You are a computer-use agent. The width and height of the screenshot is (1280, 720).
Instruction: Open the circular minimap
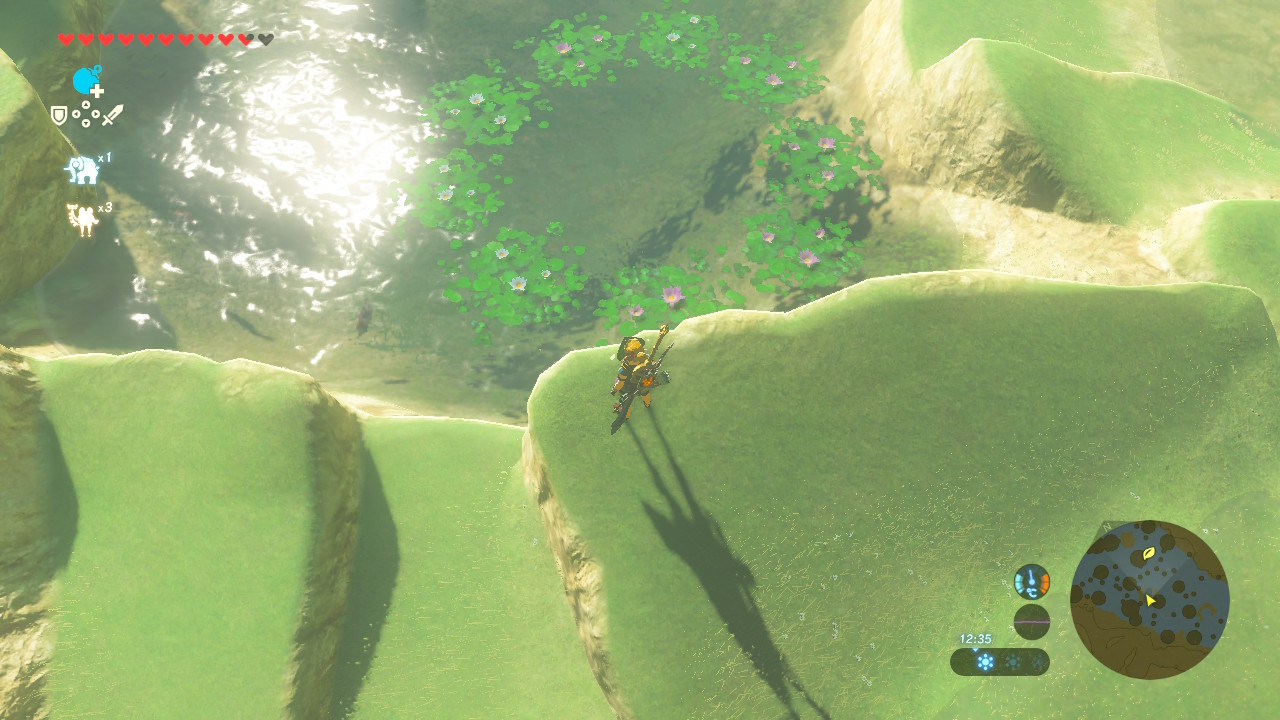click(1149, 599)
